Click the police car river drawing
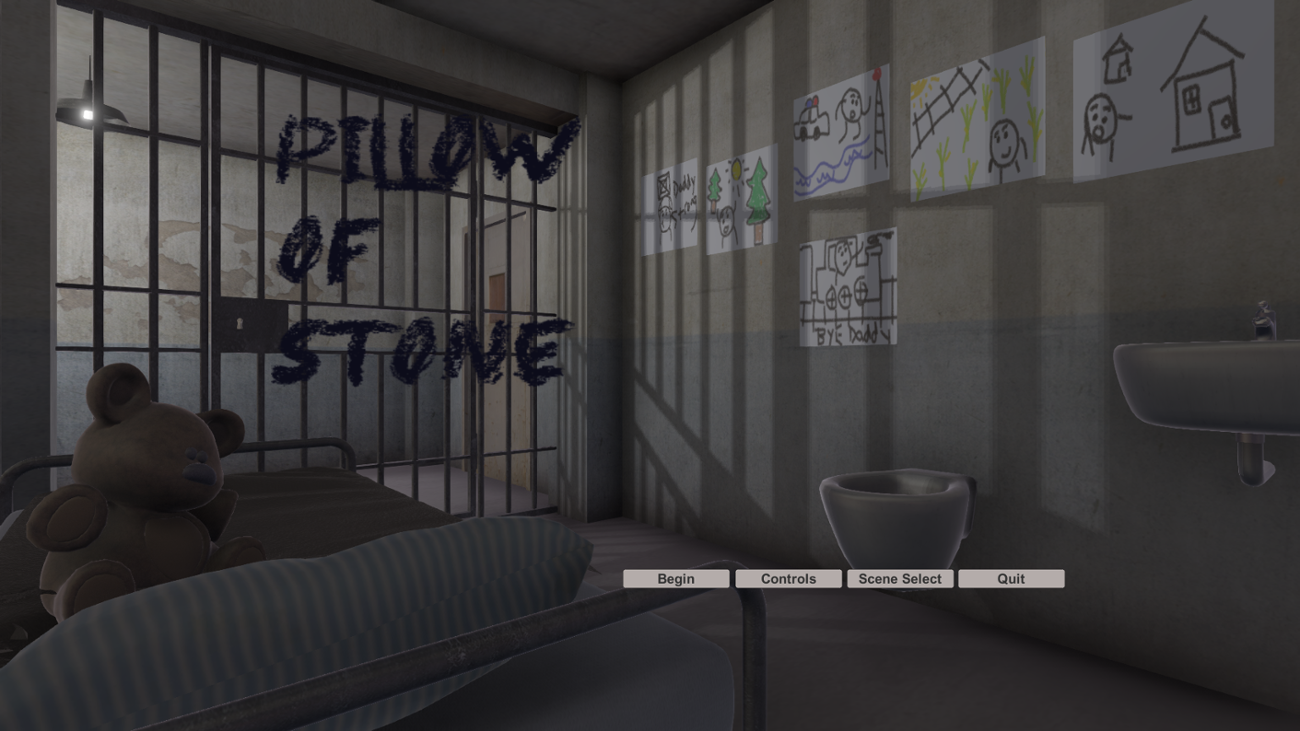Image resolution: width=1300 pixels, height=731 pixels. coord(840,130)
